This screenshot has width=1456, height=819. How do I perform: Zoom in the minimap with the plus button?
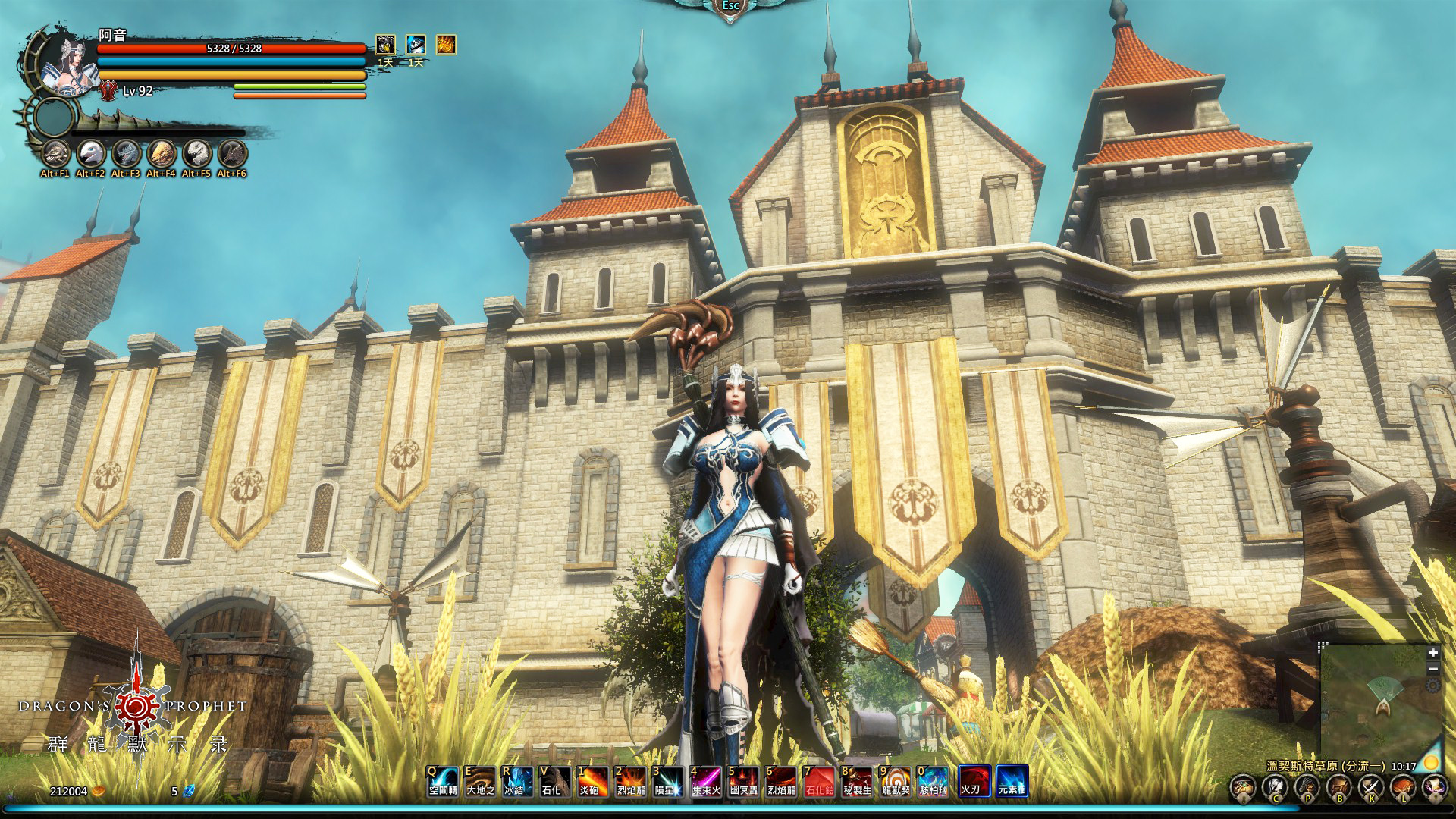click(x=1432, y=653)
